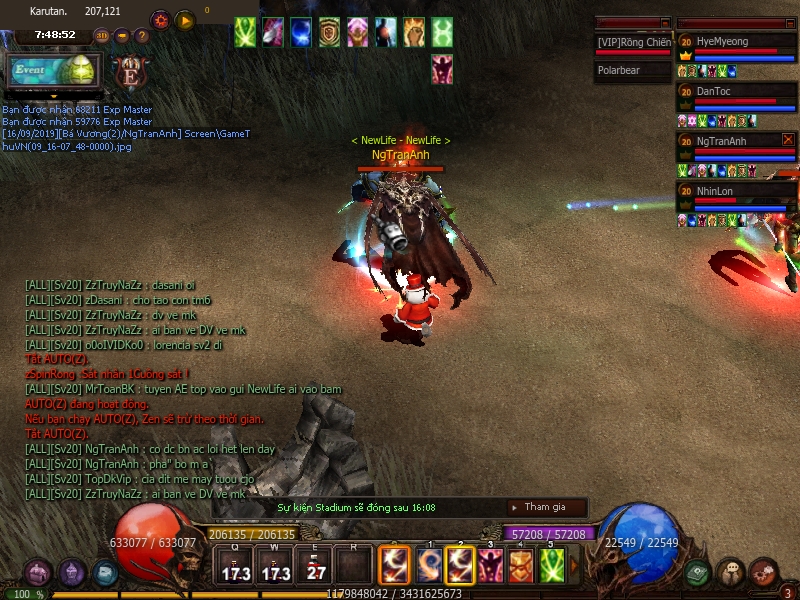Image resolution: width=800 pixels, height=600 pixels.
Task: Select the Polarbear entry
Action: pyautogui.click(x=632, y=71)
